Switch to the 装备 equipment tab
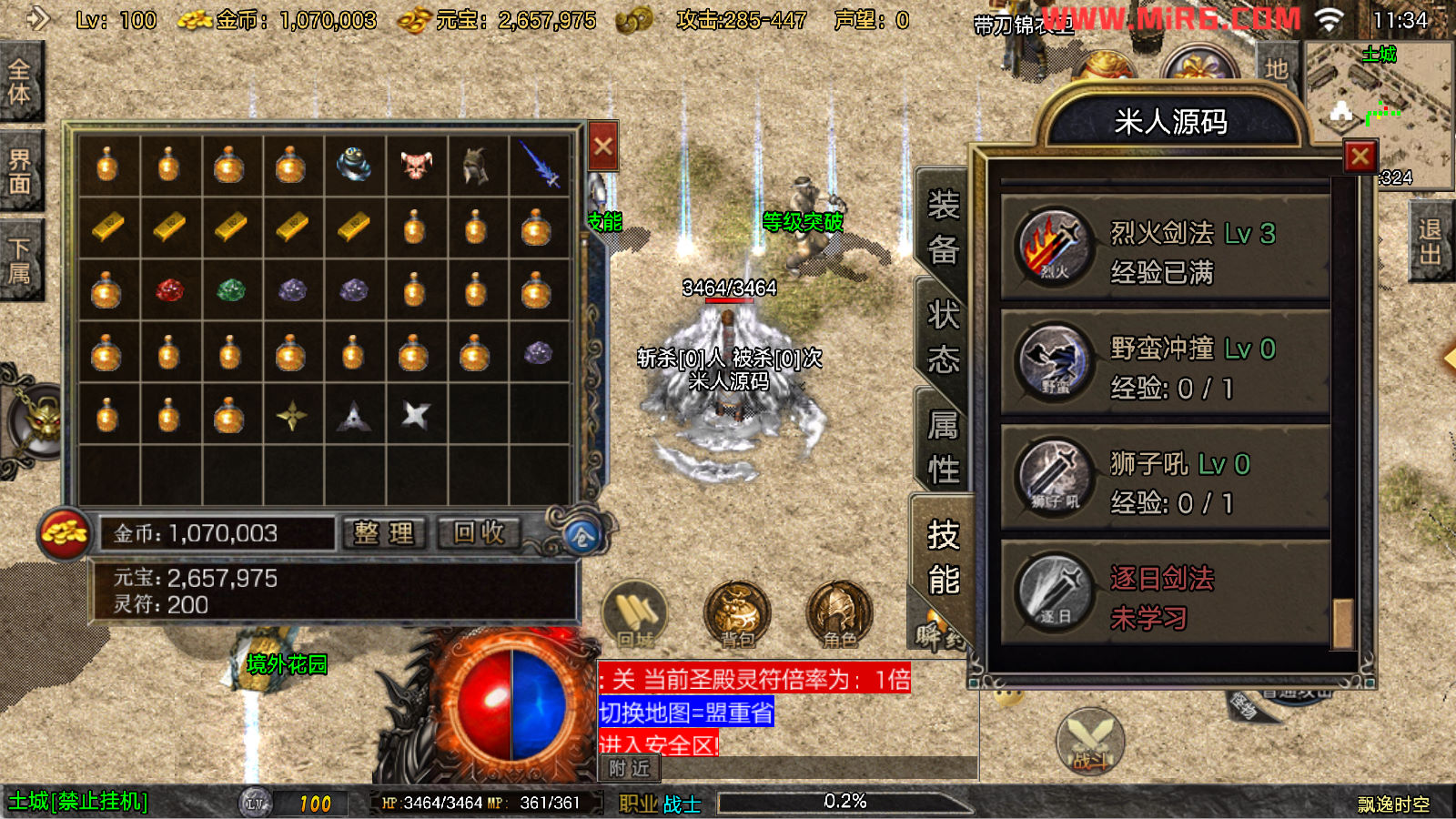The width and height of the screenshot is (1456, 819). pyautogui.click(x=943, y=227)
